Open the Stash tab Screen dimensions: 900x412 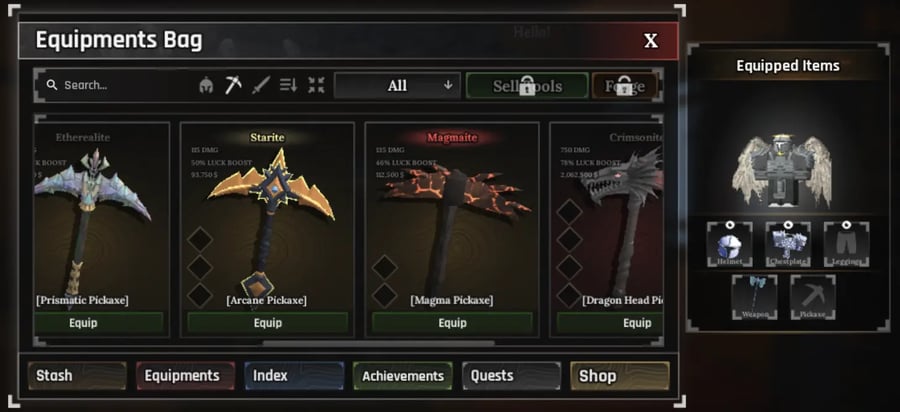tap(76, 376)
